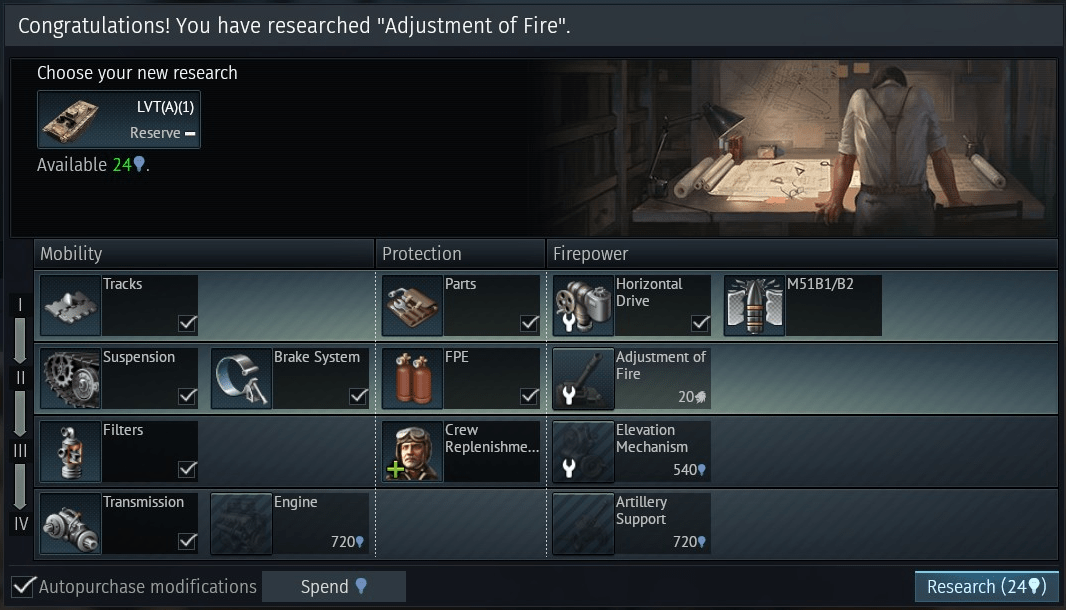The image size is (1066, 610).
Task: Select the Artillery Support modification
Action: tap(632, 523)
